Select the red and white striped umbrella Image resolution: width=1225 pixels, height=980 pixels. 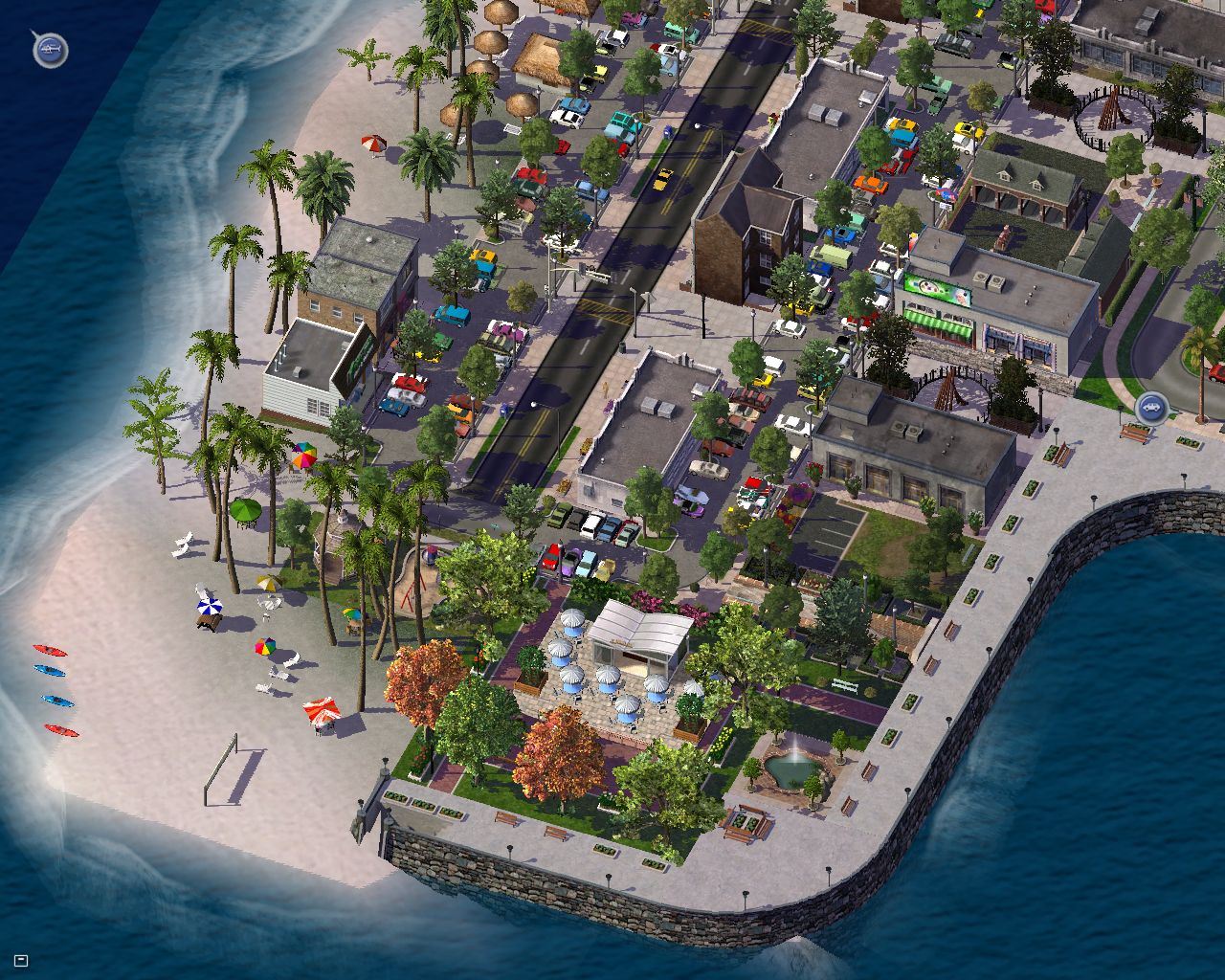coord(322,712)
